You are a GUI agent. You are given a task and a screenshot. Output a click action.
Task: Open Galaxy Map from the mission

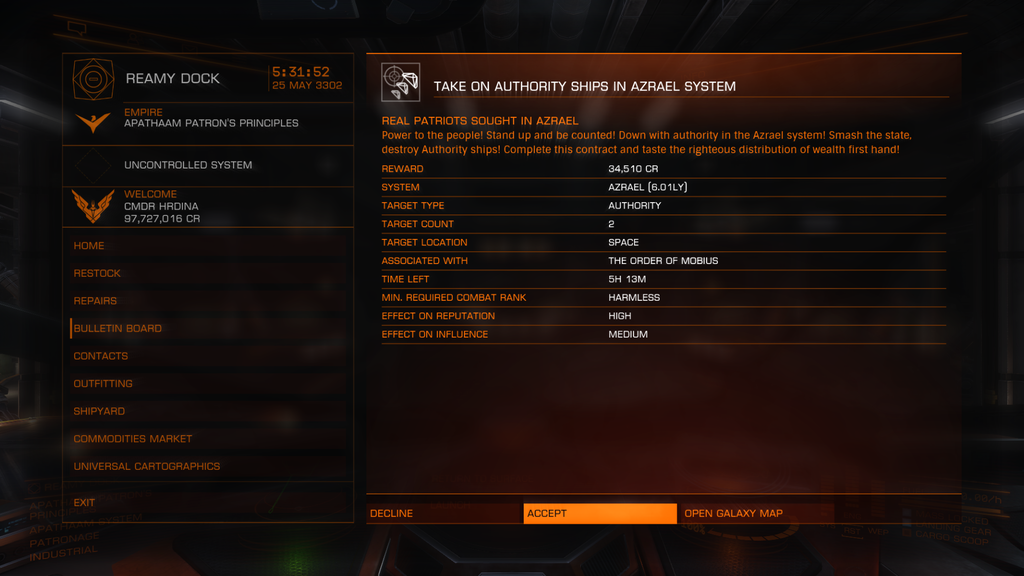[x=756, y=513]
